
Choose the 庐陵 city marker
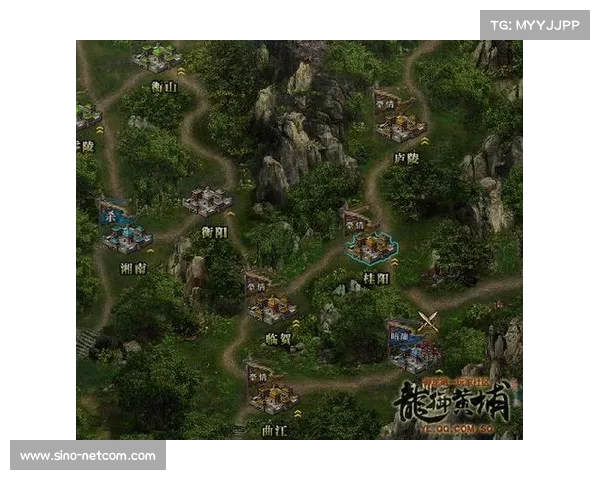401,125
